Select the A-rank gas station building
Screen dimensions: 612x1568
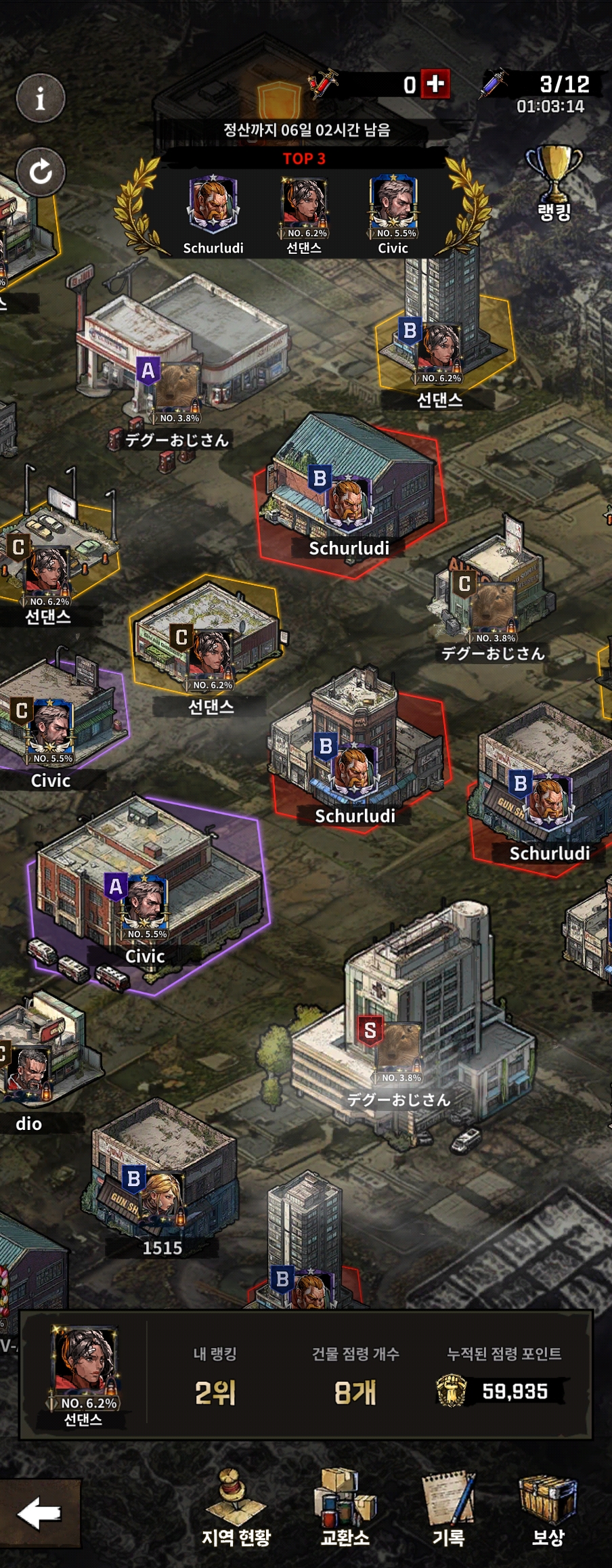pos(177,366)
